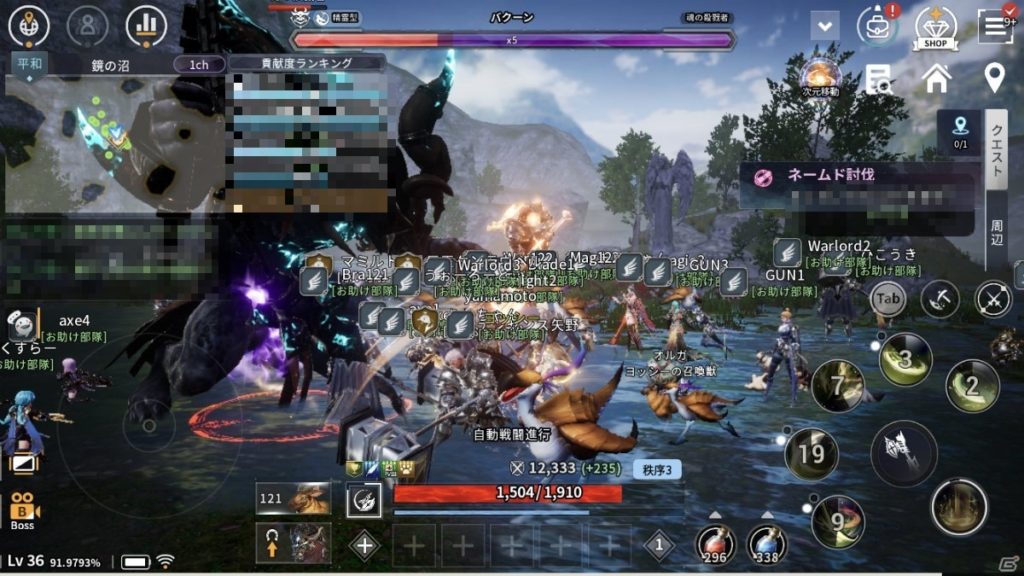Open the bar chart statistics icon

coord(147,26)
